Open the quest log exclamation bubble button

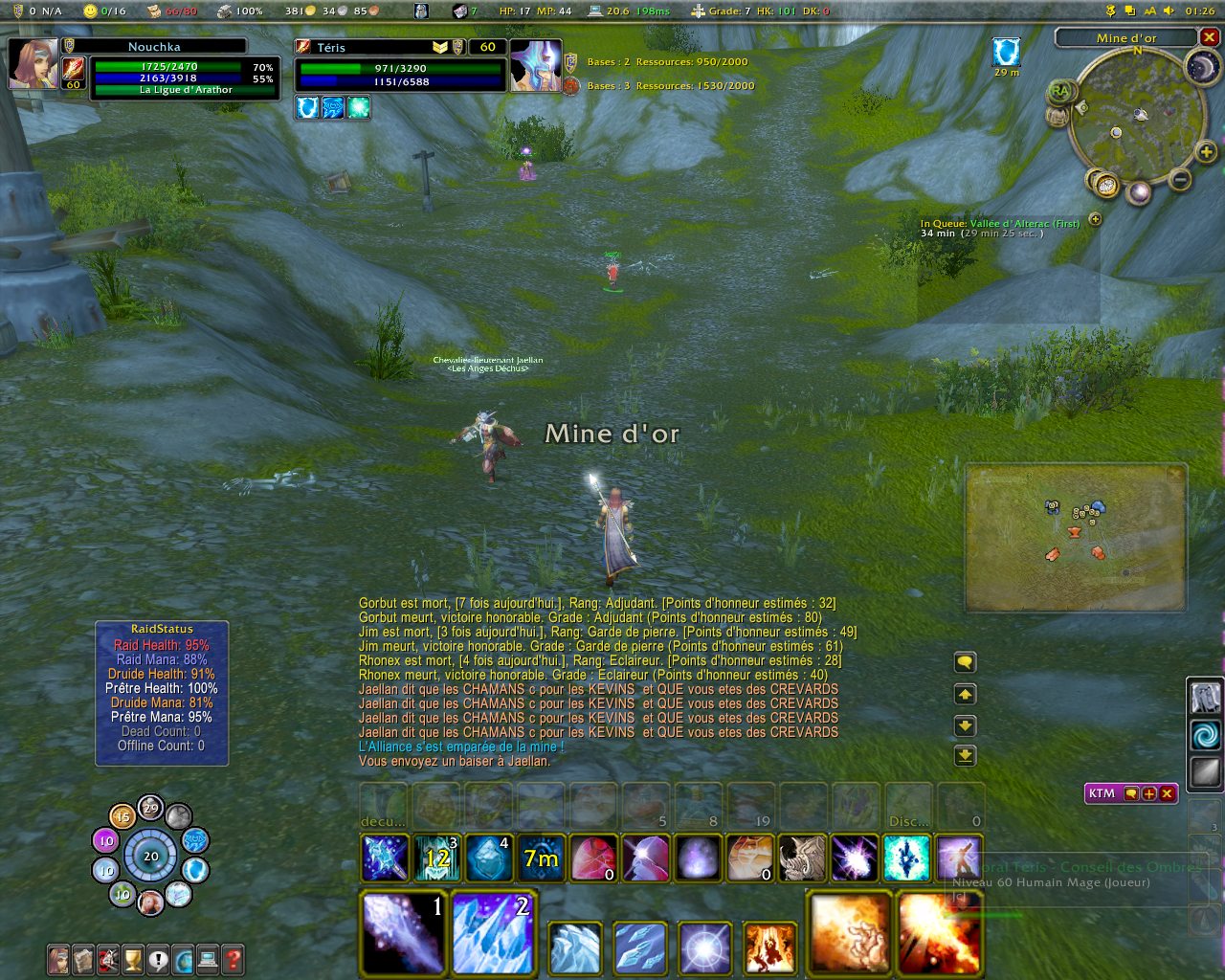tap(158, 958)
